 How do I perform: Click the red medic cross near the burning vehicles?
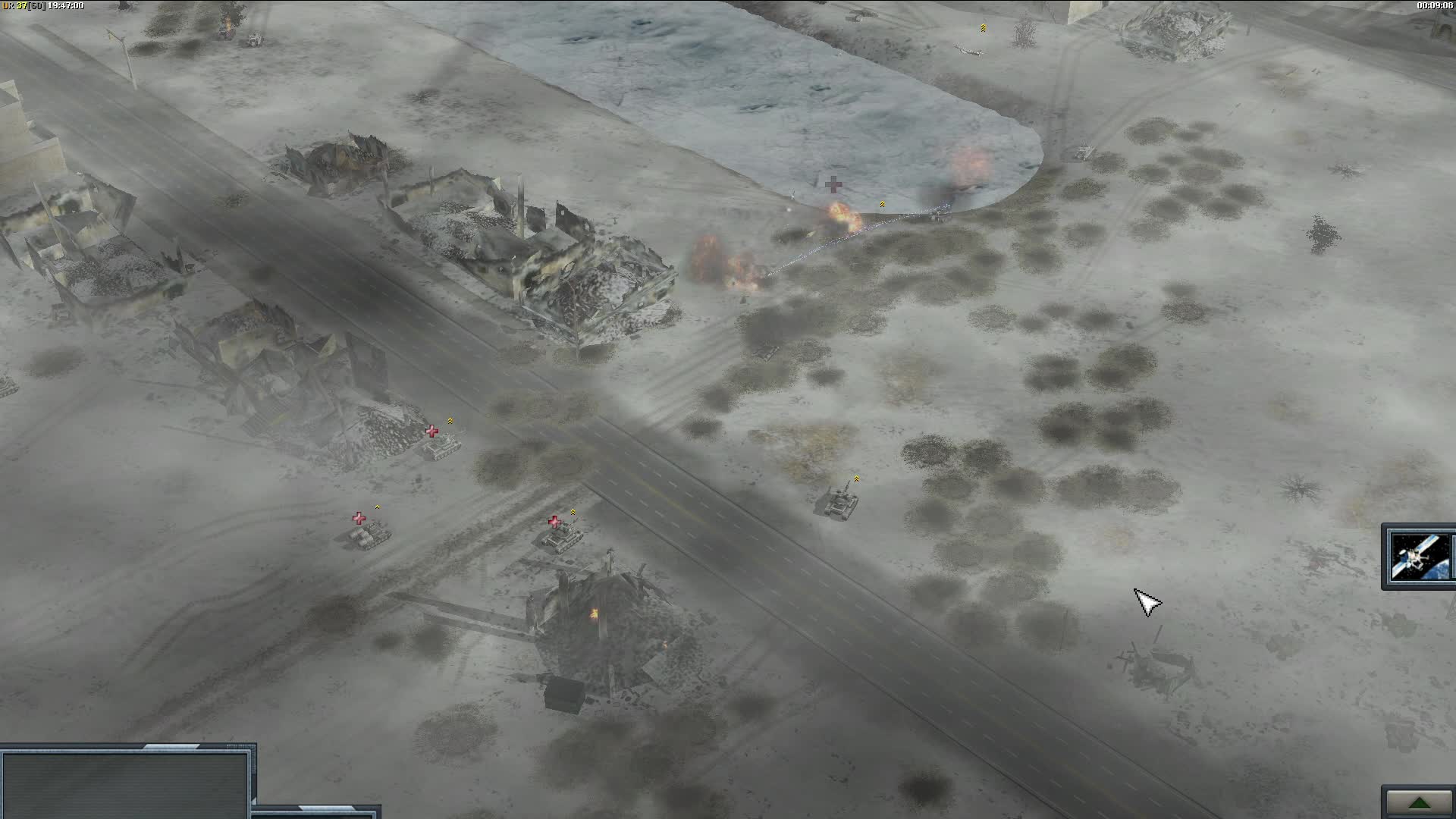(x=834, y=184)
